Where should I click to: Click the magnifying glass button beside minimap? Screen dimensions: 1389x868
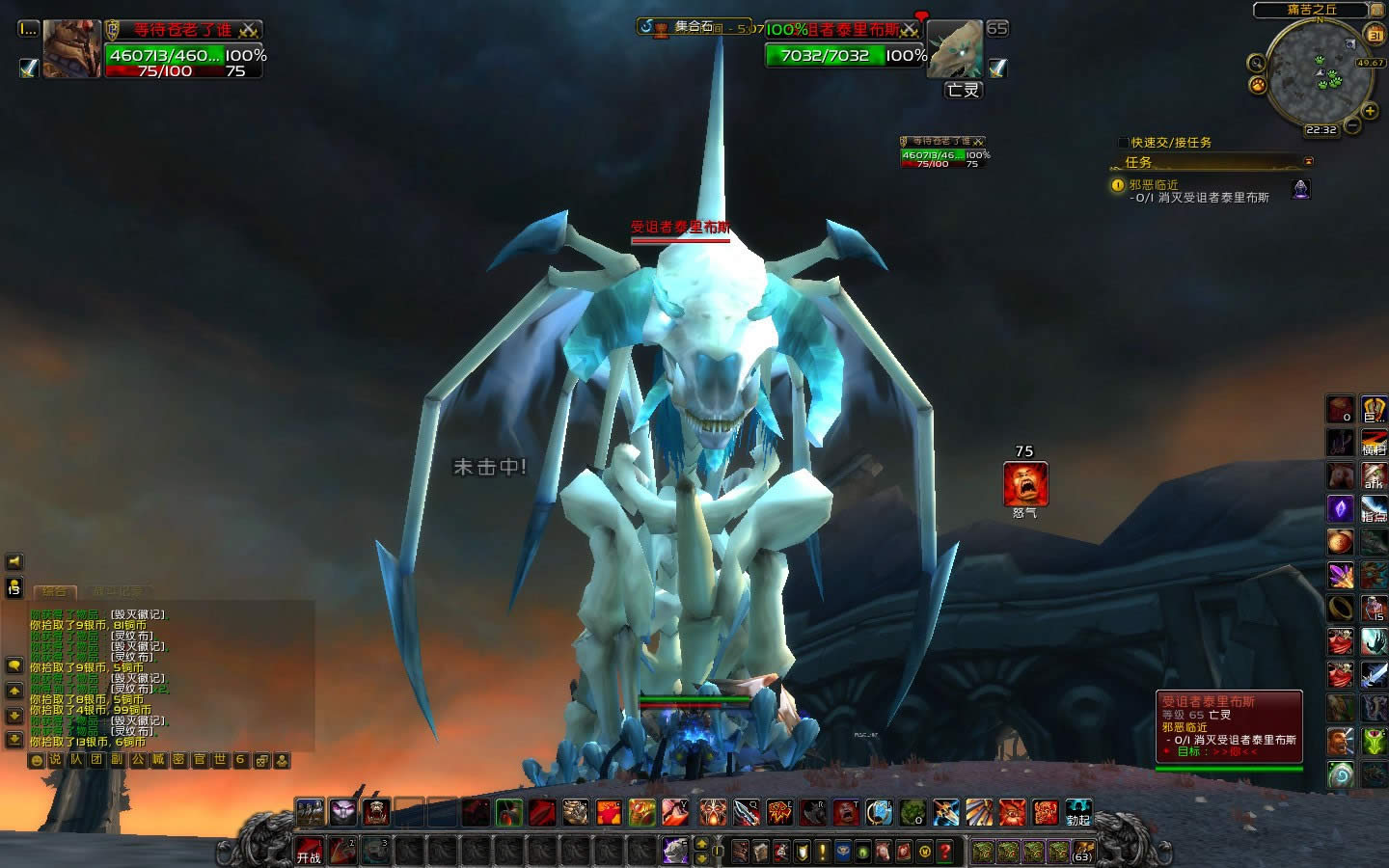[x=1256, y=63]
